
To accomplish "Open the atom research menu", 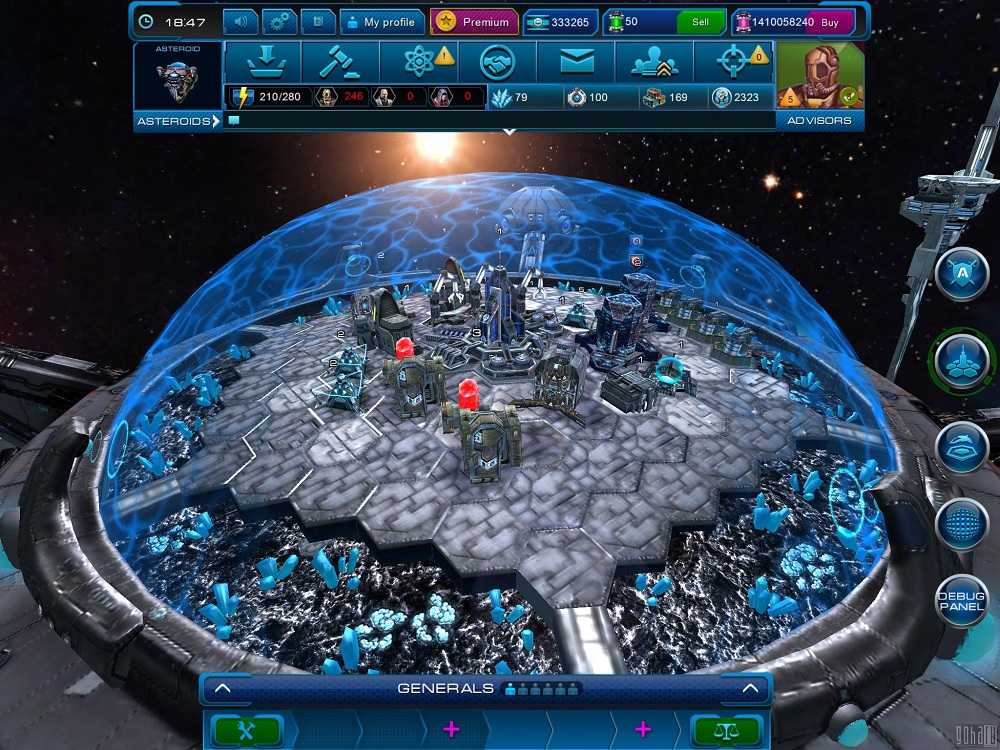I will coord(419,62).
